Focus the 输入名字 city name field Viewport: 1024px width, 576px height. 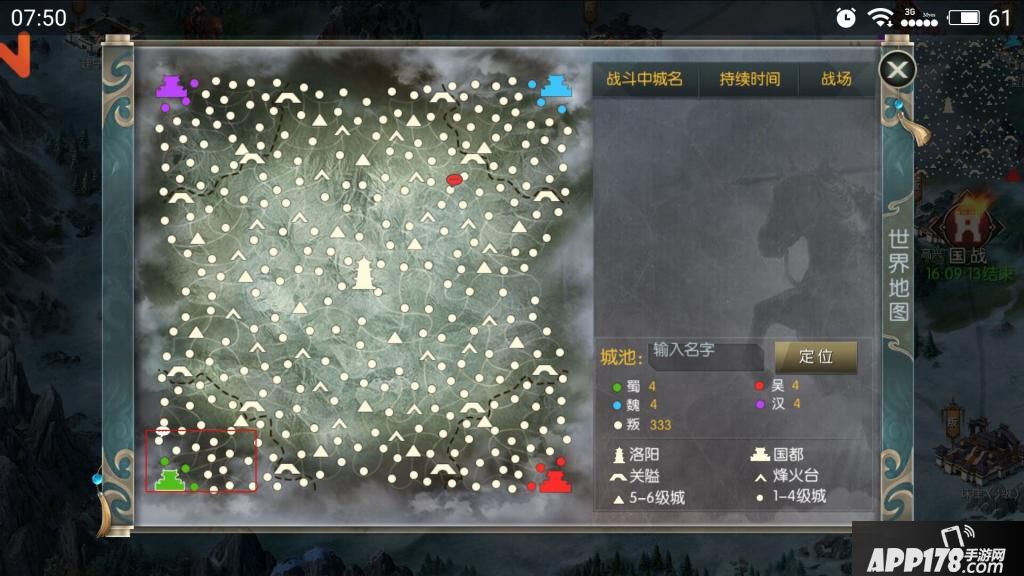click(705, 353)
